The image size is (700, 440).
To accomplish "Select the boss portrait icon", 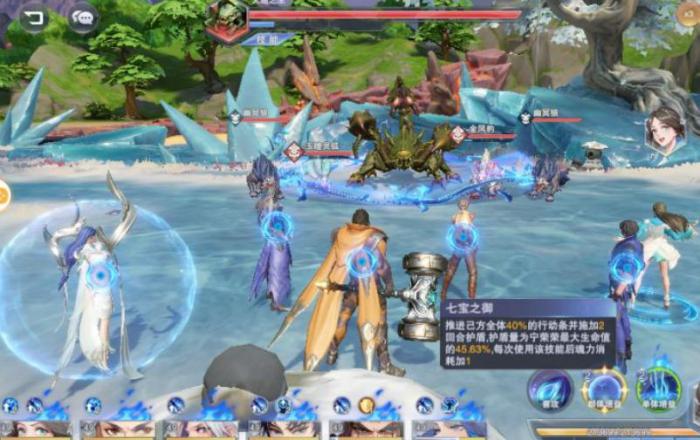I will click(226, 16).
